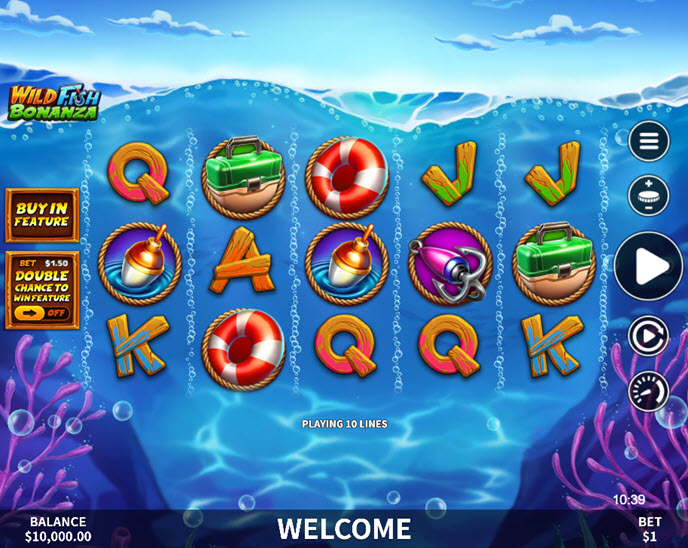This screenshot has height=548, width=688.
Task: Open the Buy In Feature
Action: [42, 214]
